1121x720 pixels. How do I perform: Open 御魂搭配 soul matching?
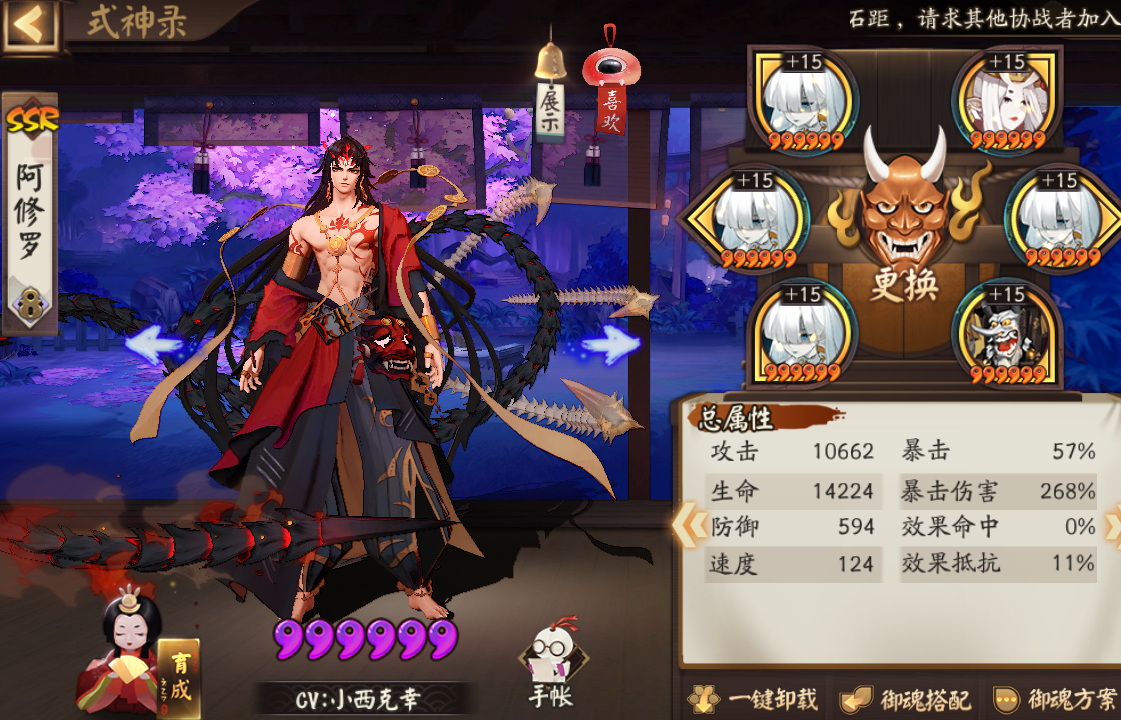[905, 700]
